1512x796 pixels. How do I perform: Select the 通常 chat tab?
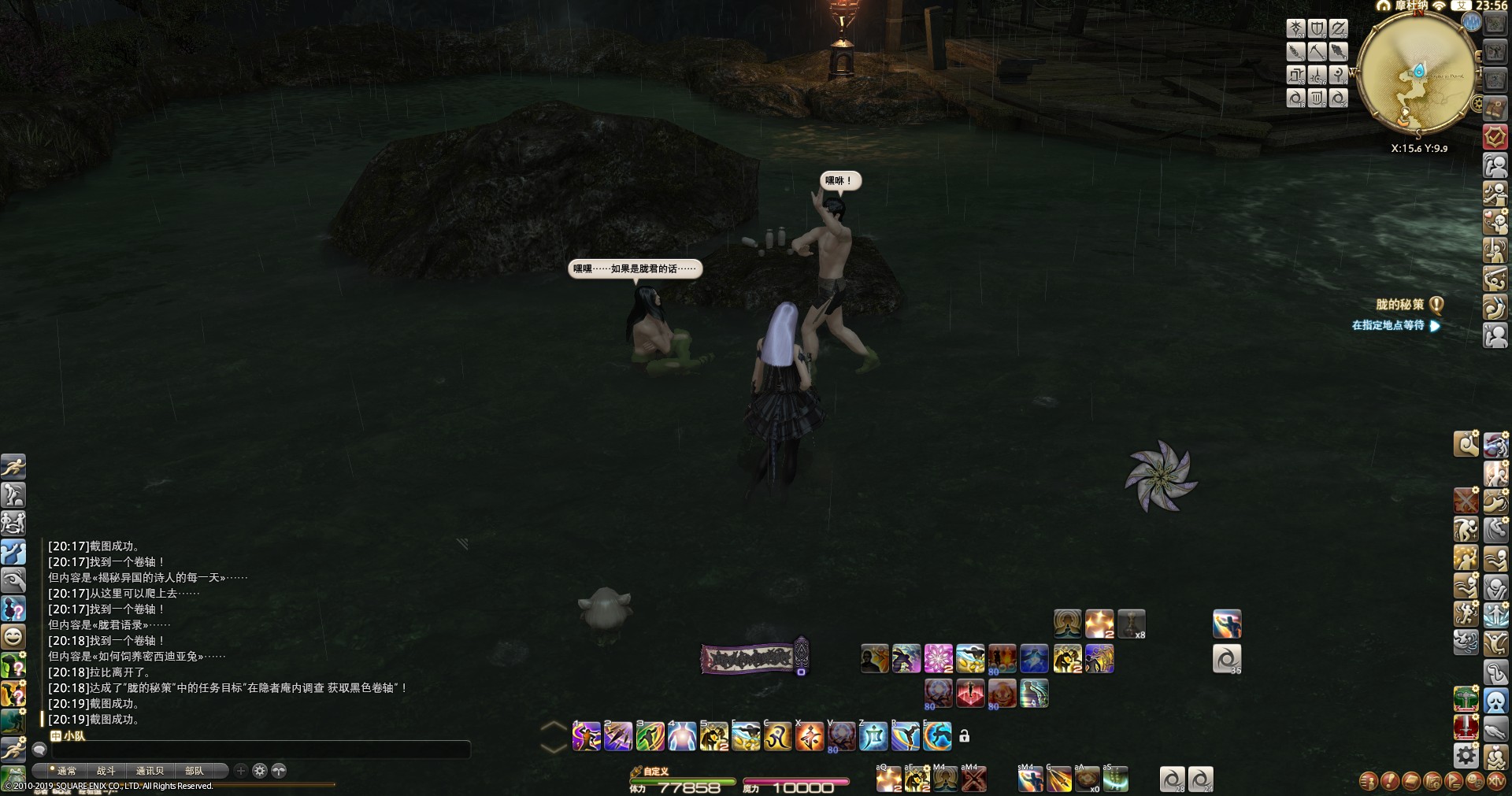click(66, 771)
